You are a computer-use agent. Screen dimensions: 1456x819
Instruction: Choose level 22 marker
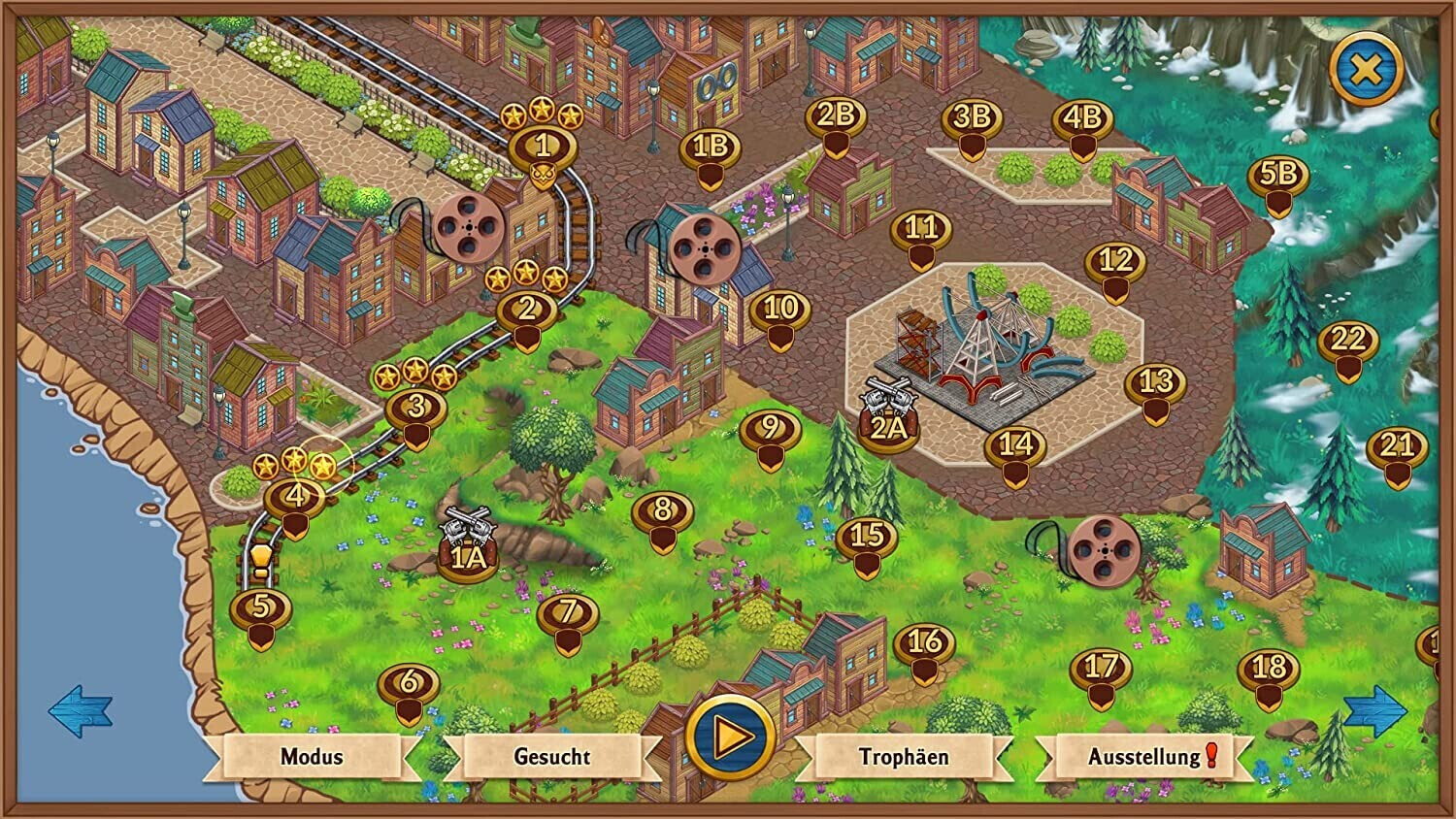(x=1348, y=343)
